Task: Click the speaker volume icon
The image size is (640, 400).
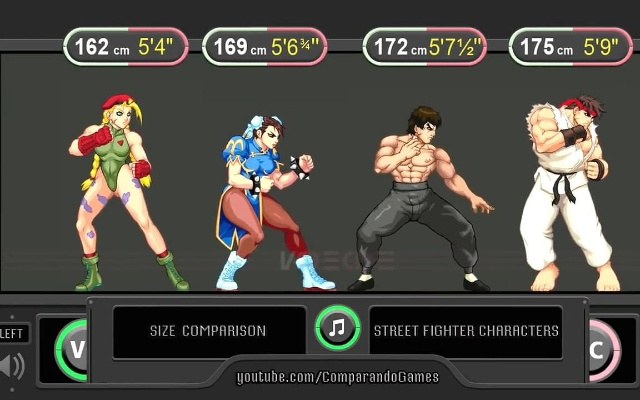Action: pos(11,366)
